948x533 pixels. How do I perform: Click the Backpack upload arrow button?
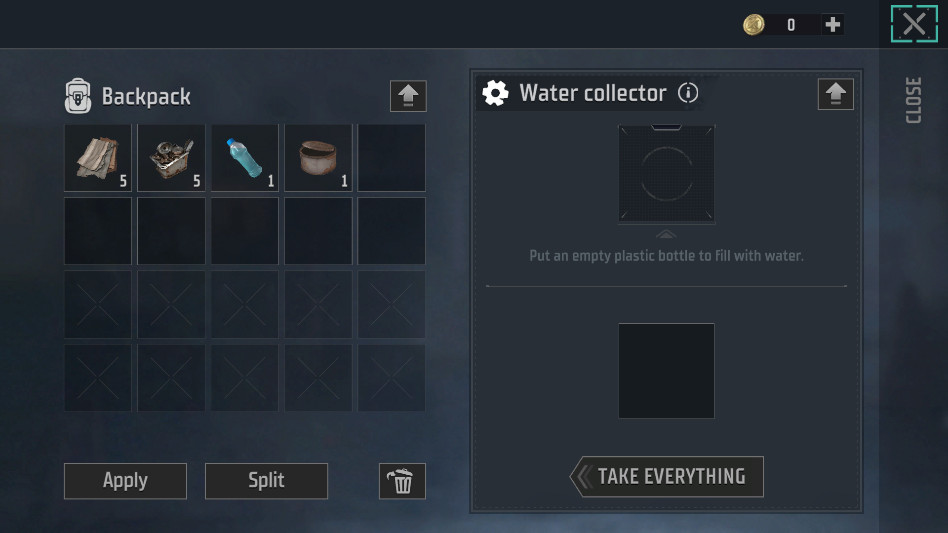pyautogui.click(x=408, y=96)
